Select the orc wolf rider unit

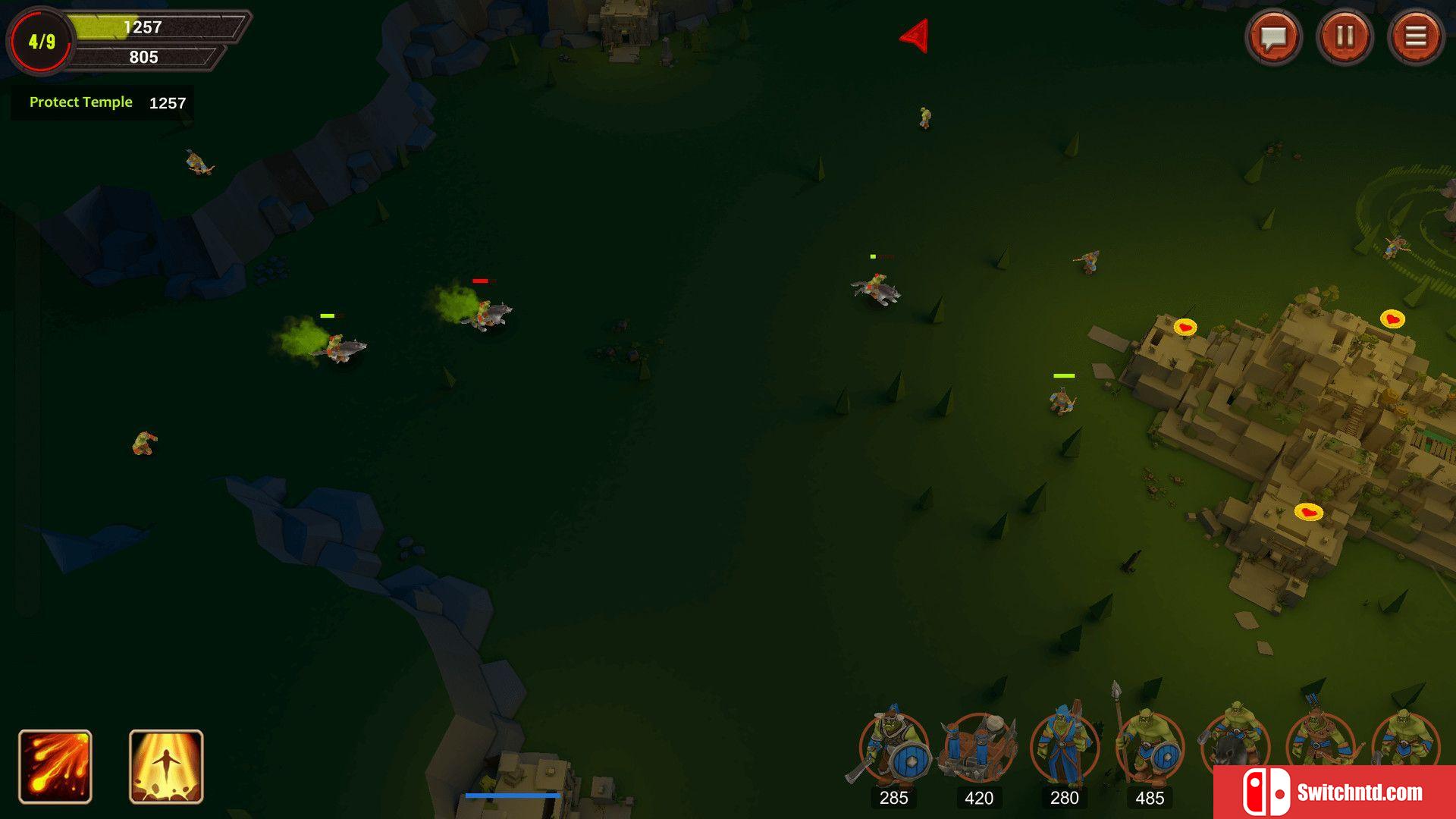1234,739
